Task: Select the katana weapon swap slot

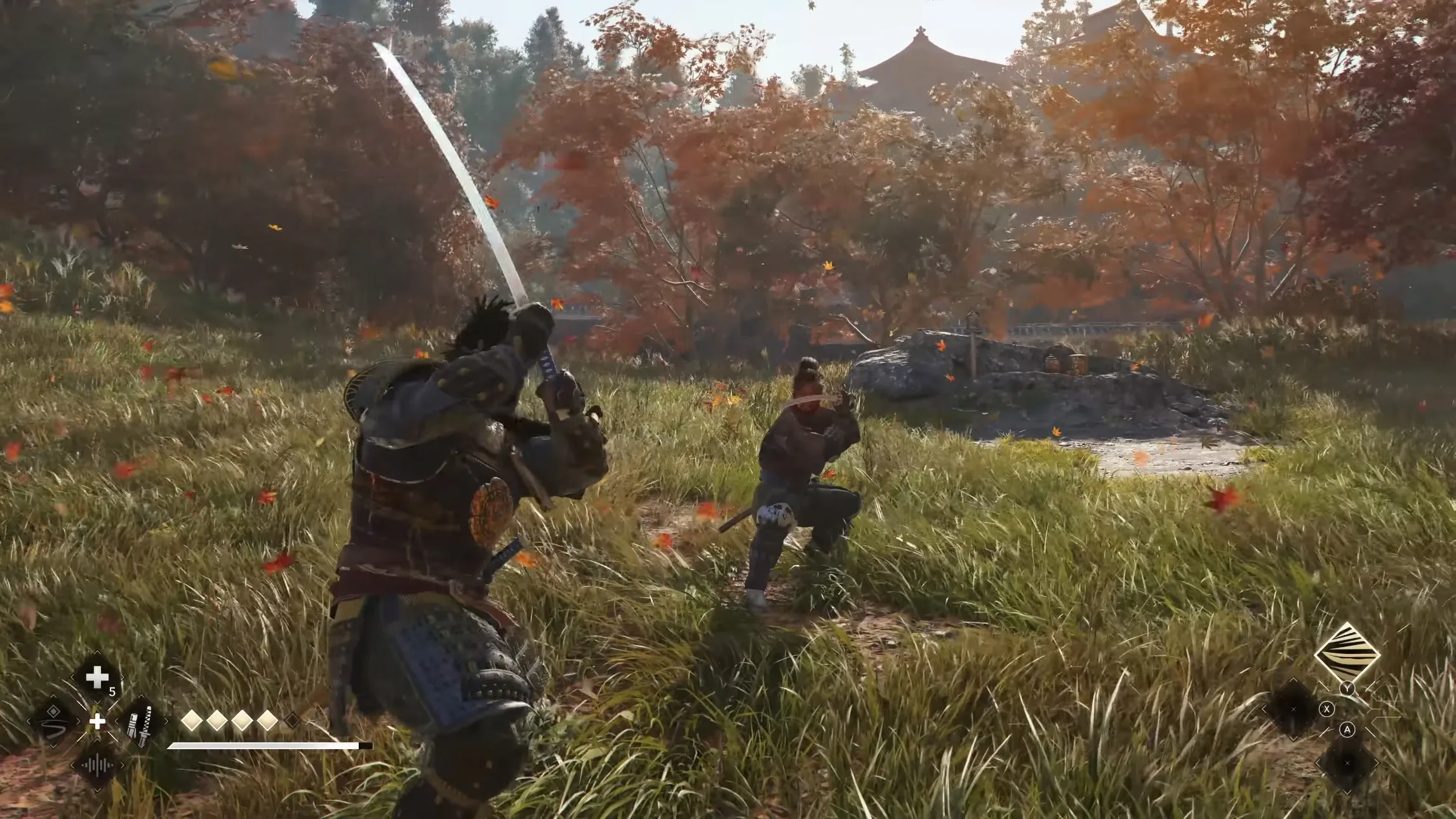Action: 140,723
